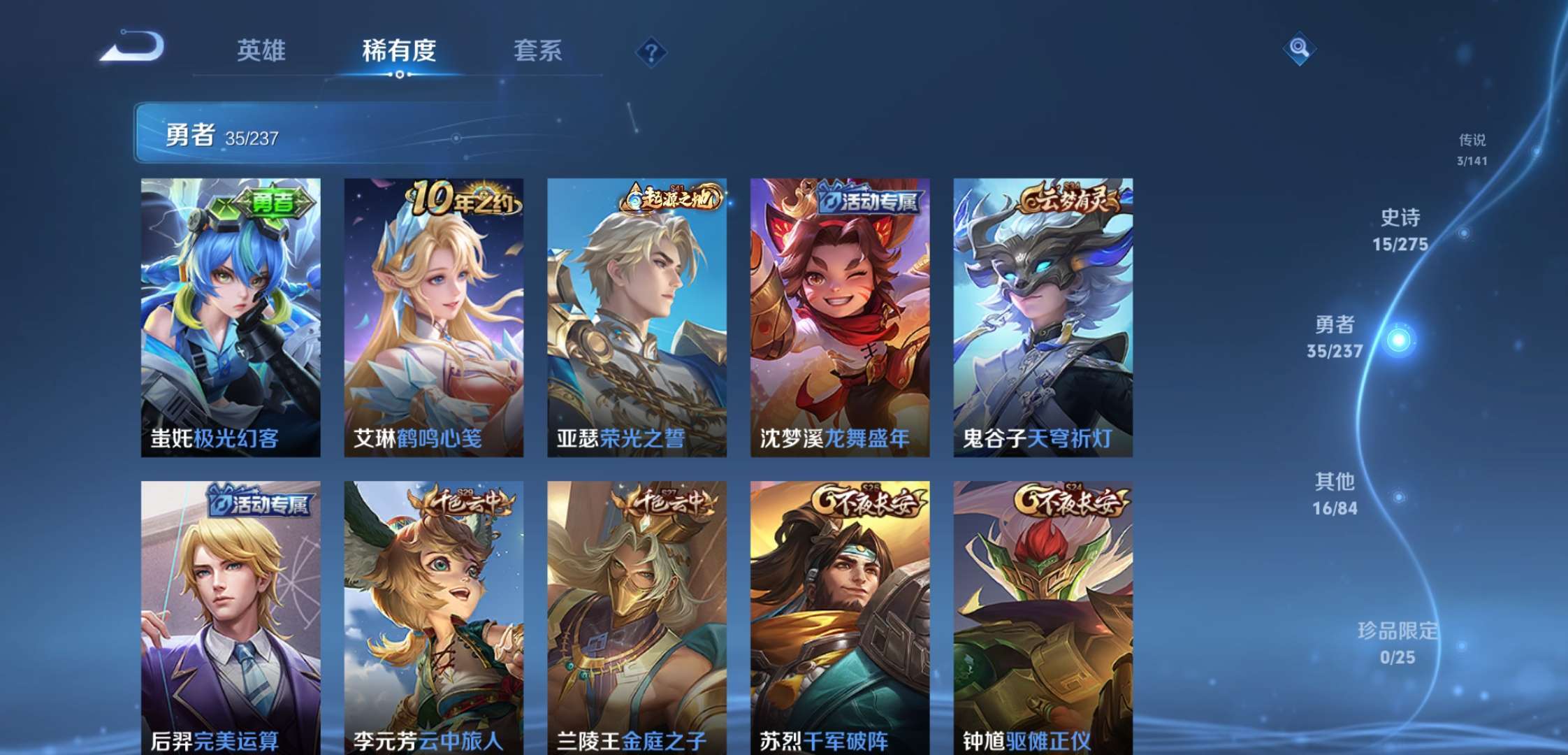Click the 活动专属 emblem on 沈梦溪 card
The width and height of the screenshot is (1568, 755).
[868, 201]
